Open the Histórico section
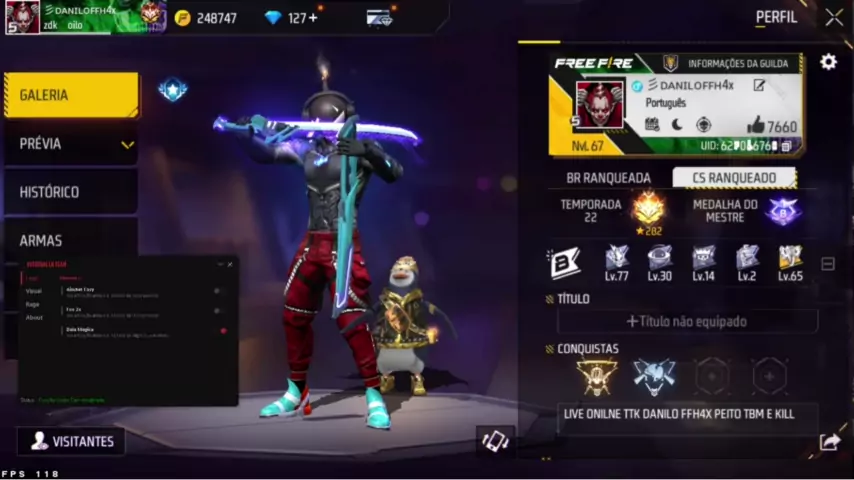Viewport: 854px width, 480px height. [x=70, y=192]
